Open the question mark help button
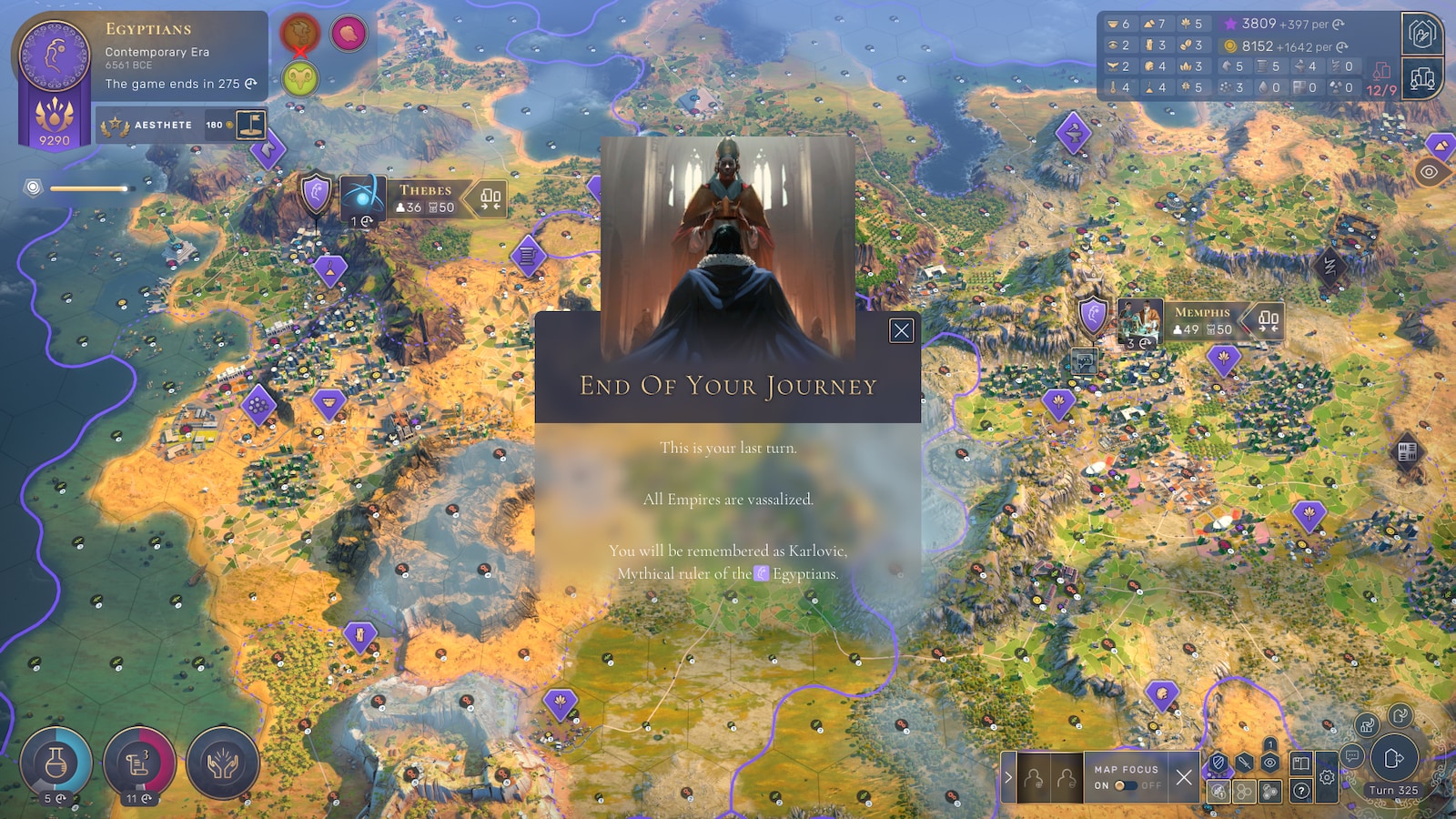The width and height of the screenshot is (1456, 819). point(1301,791)
